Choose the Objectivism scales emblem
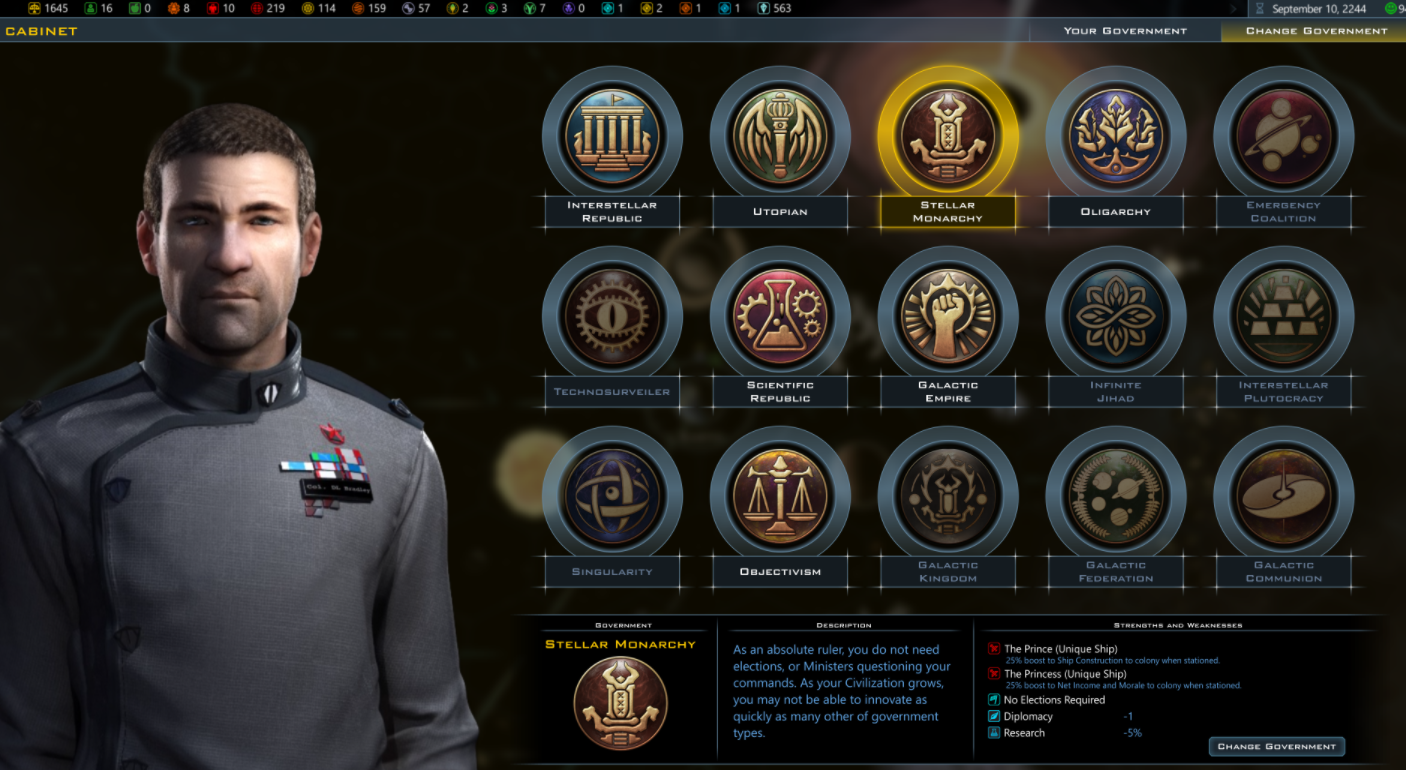Screen dimensions: 1406x770 click(780, 496)
